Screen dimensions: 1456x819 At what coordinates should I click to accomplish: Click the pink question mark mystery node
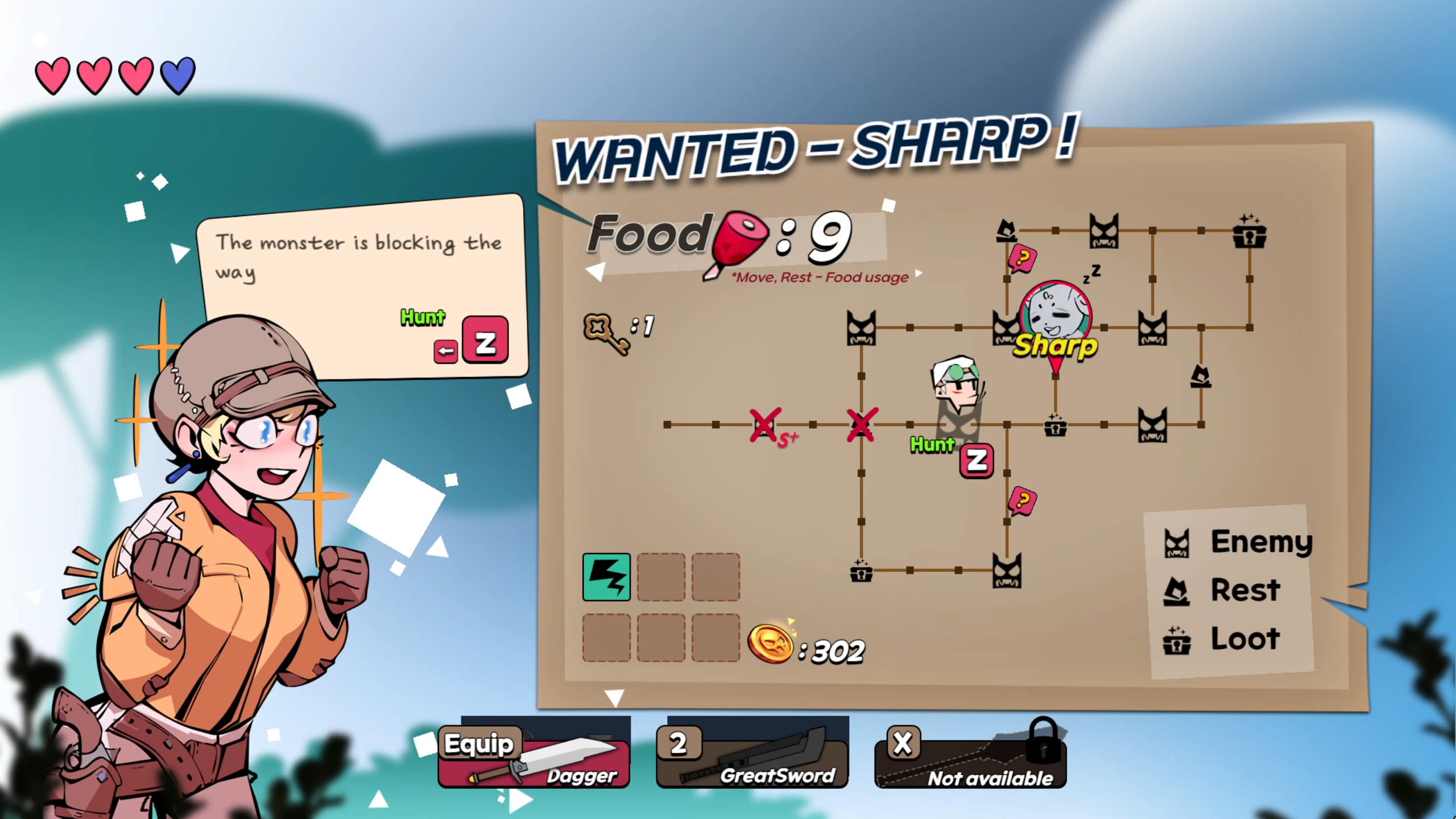(1023, 500)
